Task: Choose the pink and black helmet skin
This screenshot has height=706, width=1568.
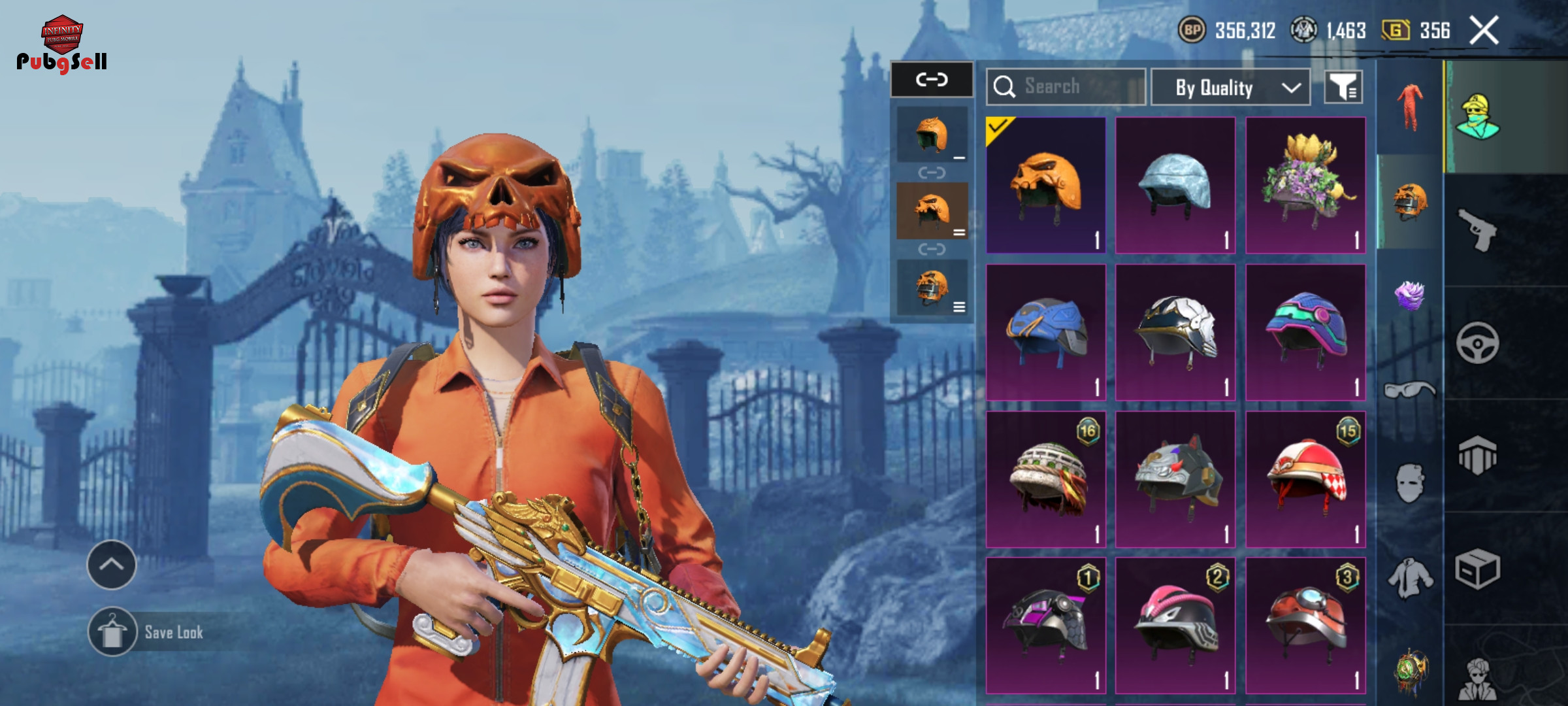Action: tap(1175, 626)
